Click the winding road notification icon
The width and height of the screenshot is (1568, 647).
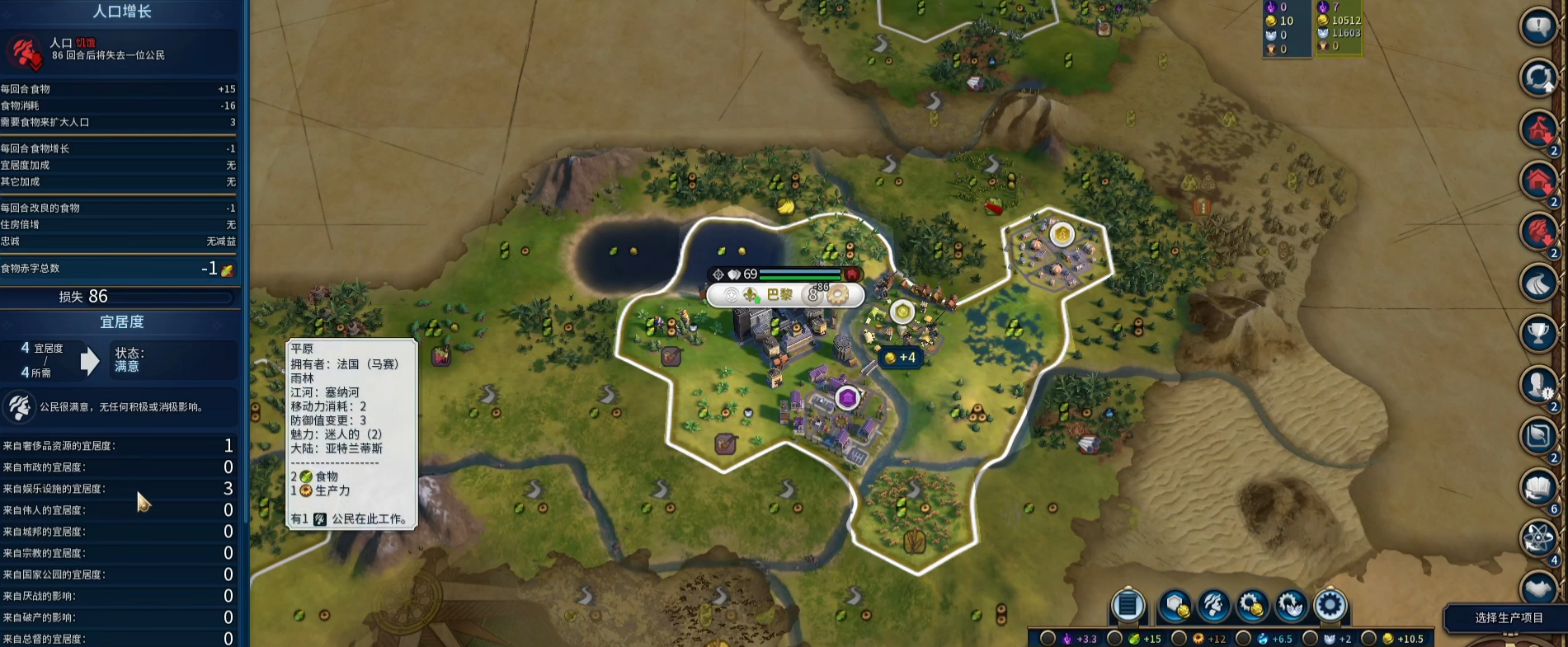[x=1538, y=283]
